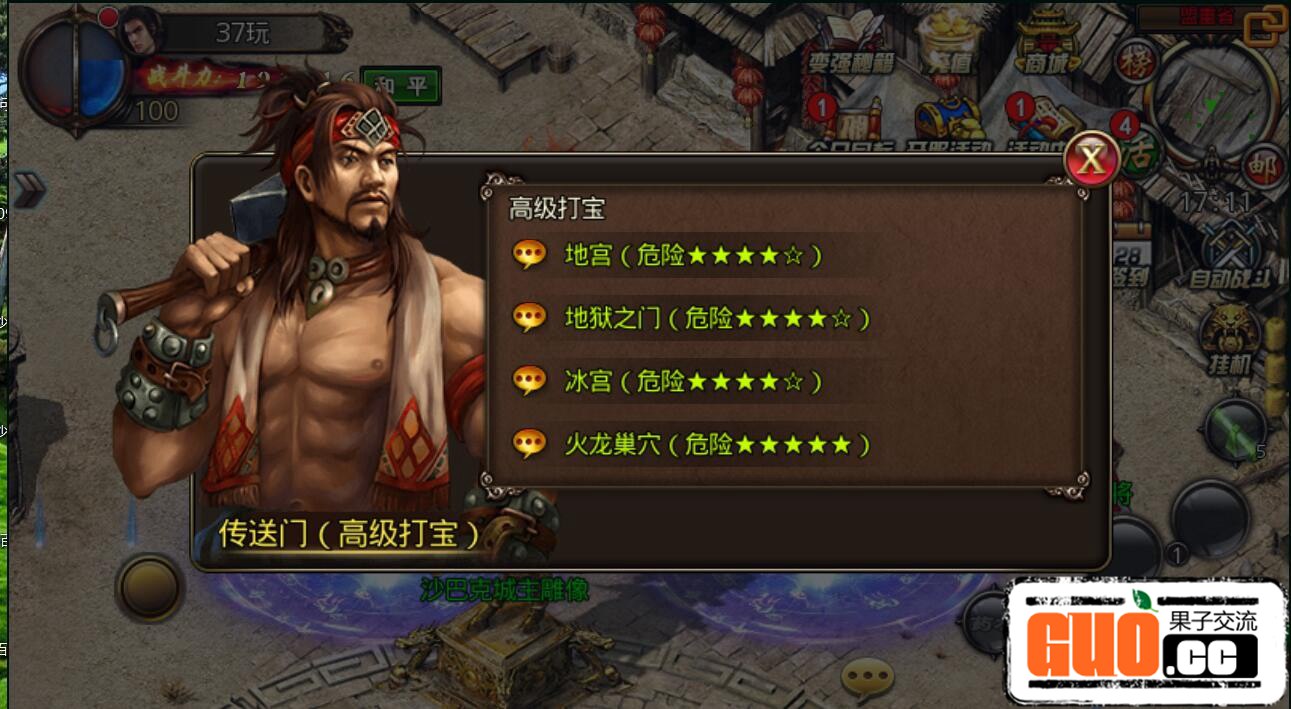
Task: Close the teleport dialog with the red X
Action: [1091, 158]
